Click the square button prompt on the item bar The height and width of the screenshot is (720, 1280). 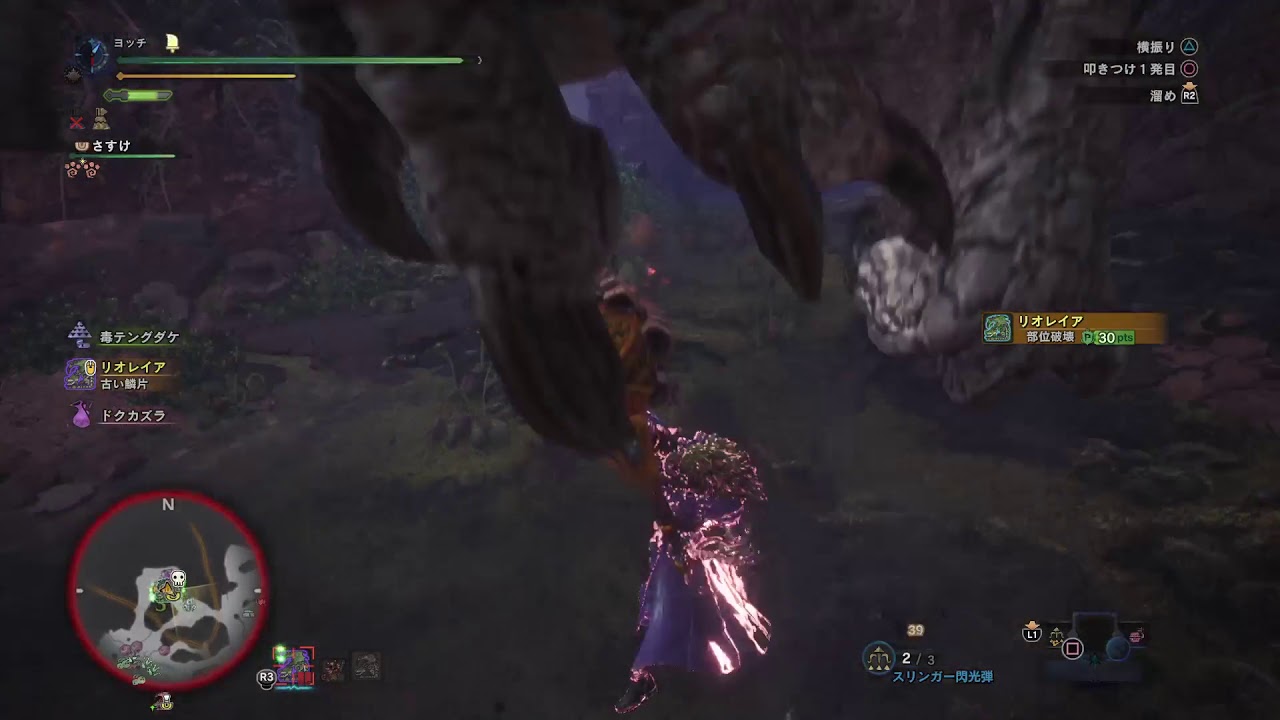1073,648
